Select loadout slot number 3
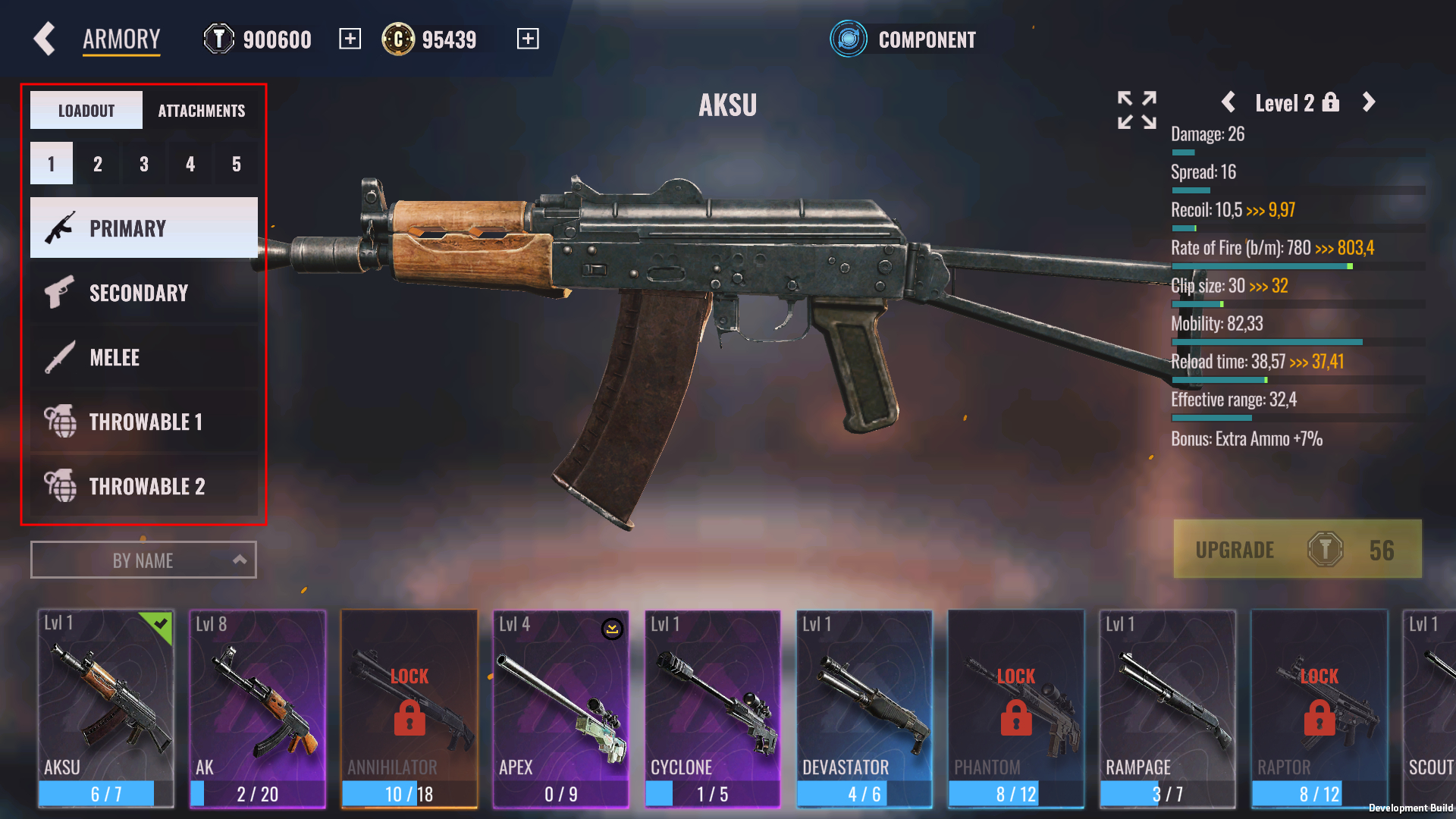 pyautogui.click(x=144, y=164)
